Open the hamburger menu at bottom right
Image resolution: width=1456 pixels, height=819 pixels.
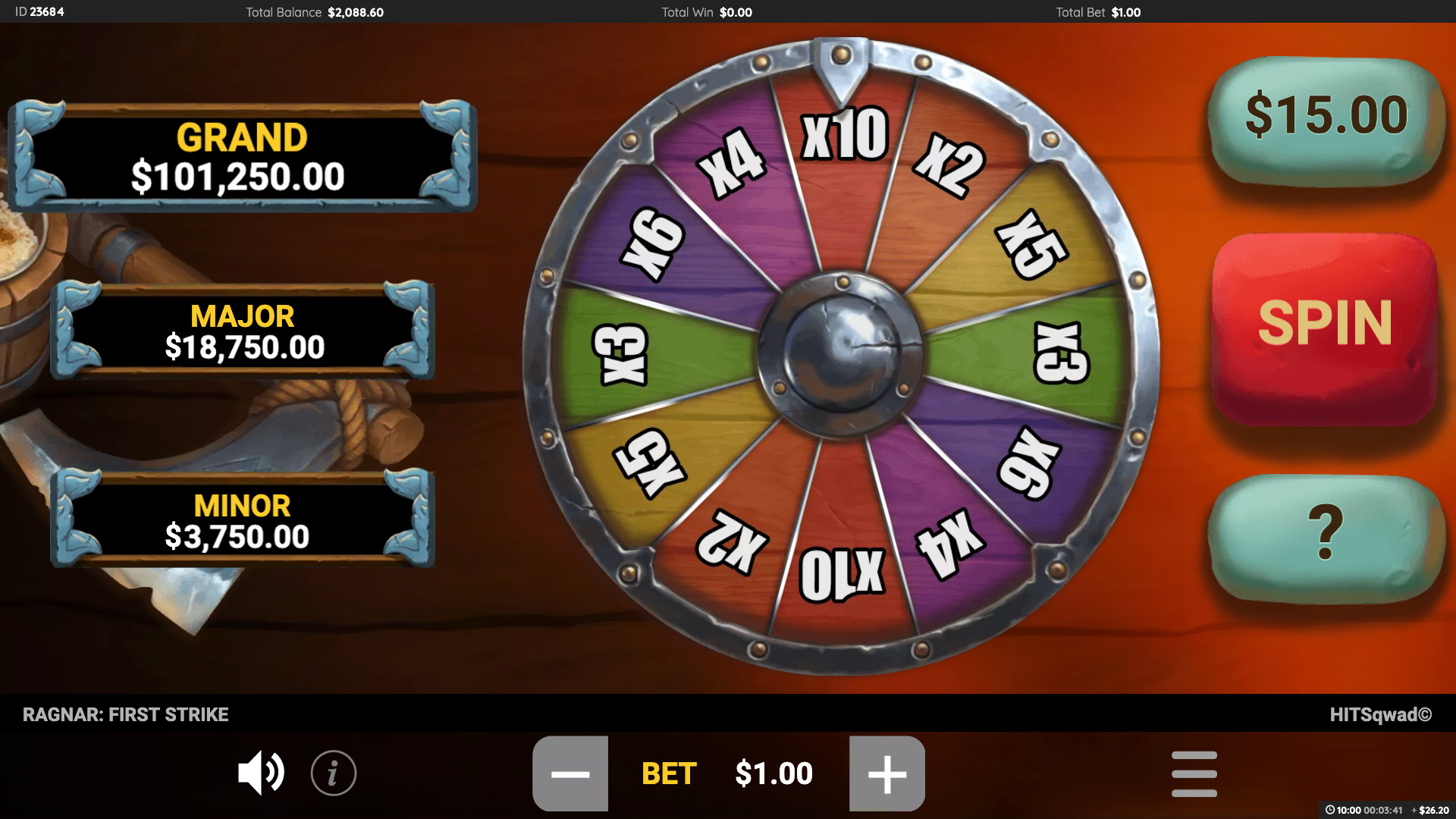[1194, 773]
